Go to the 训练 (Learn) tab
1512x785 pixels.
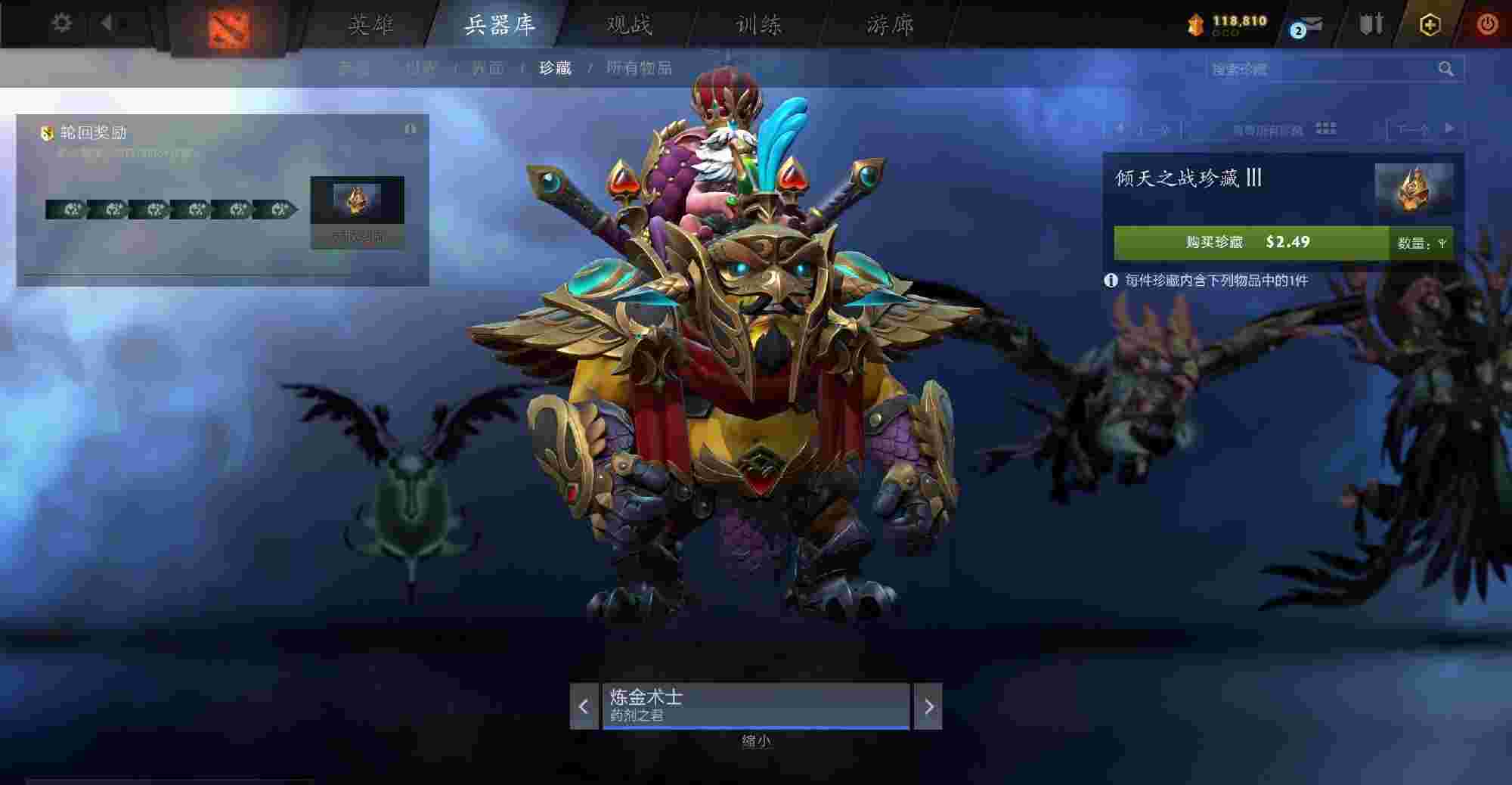pyautogui.click(x=759, y=25)
